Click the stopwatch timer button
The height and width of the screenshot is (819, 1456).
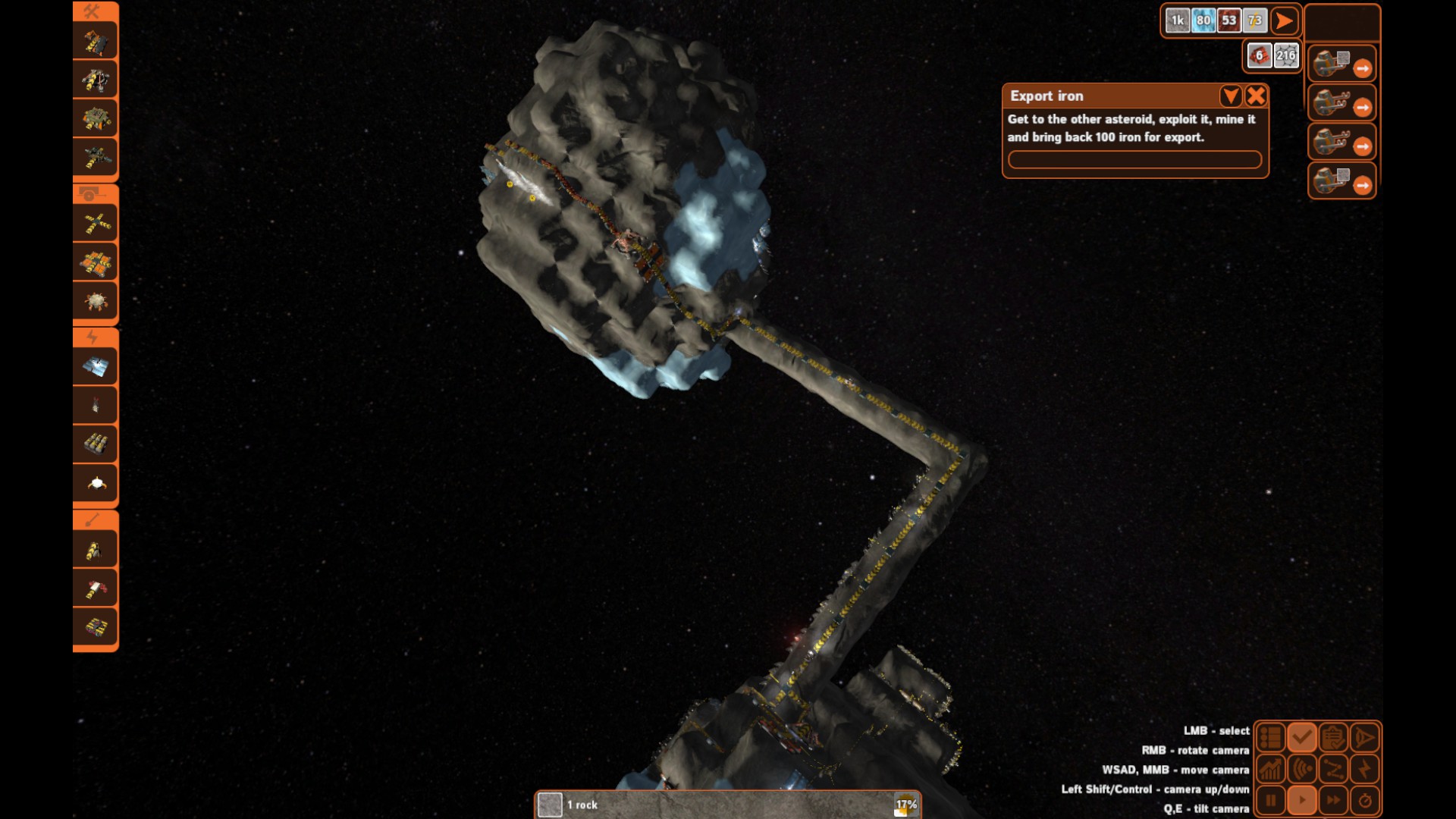1364,800
